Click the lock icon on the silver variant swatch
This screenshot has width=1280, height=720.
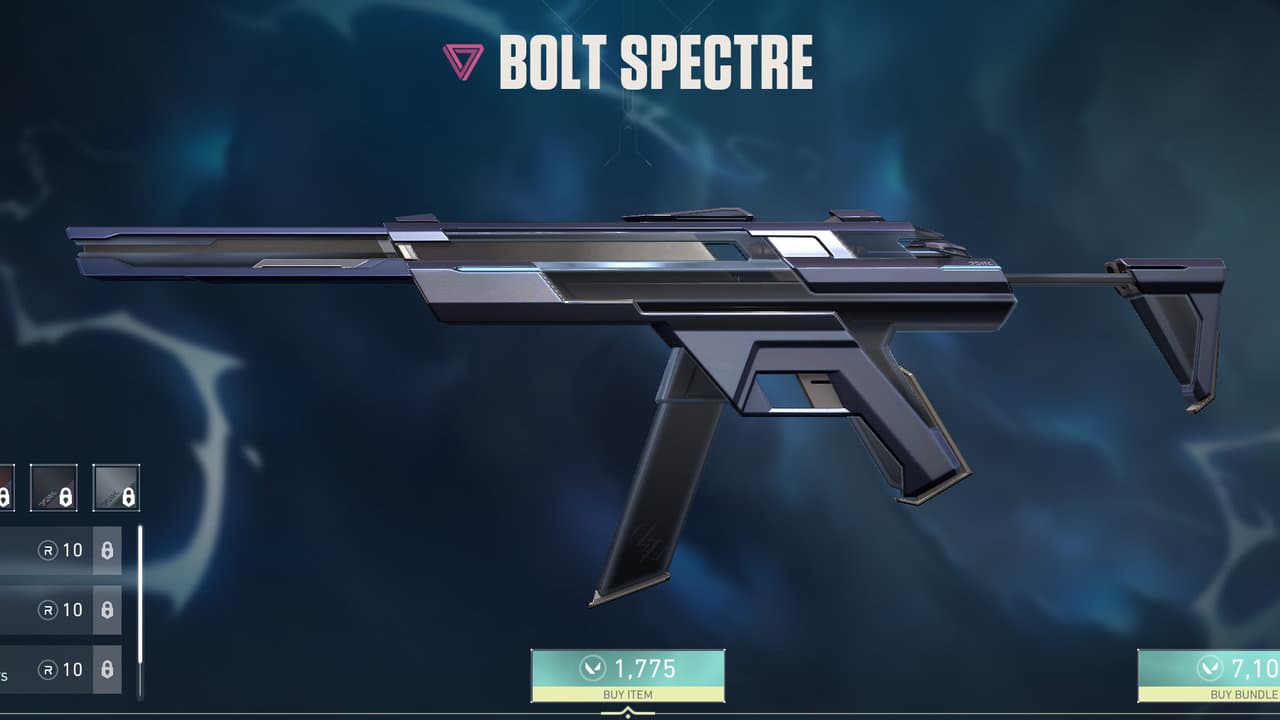point(128,496)
